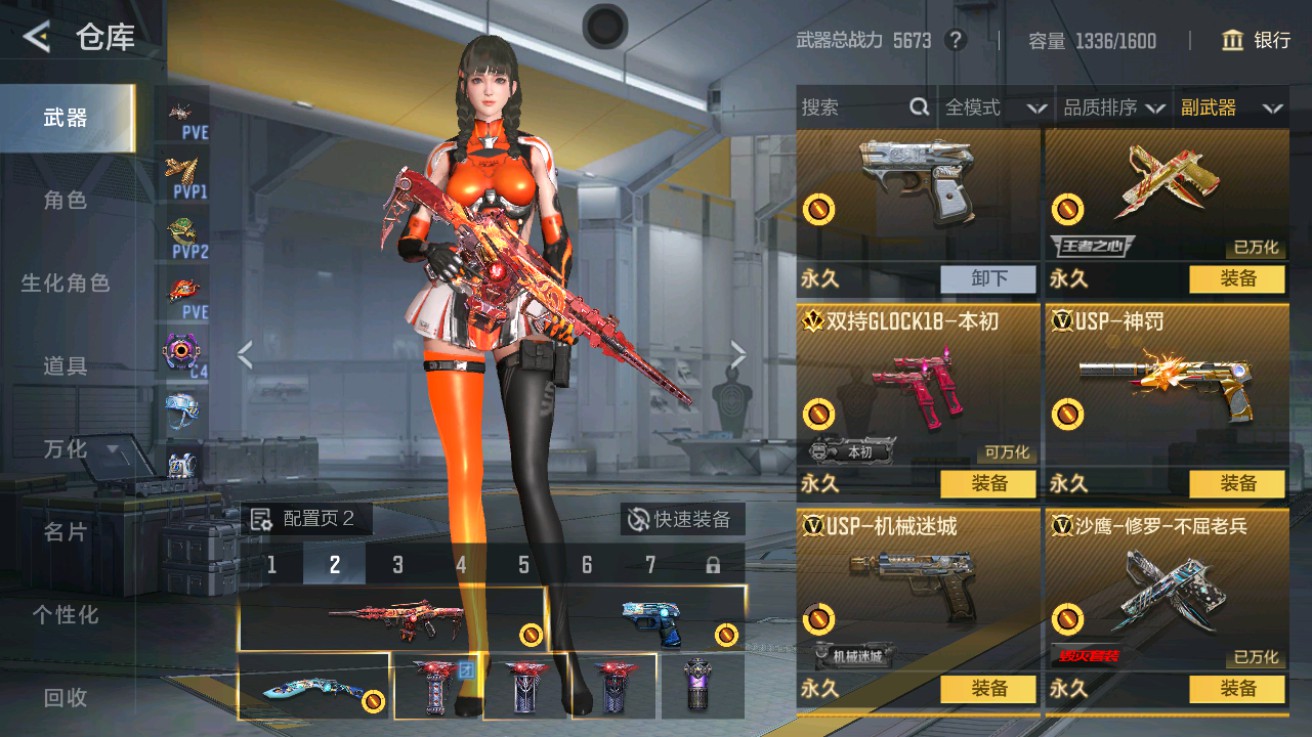Open the 品质排序 sort dropdown
This screenshot has height=737, width=1312.
click(1113, 108)
